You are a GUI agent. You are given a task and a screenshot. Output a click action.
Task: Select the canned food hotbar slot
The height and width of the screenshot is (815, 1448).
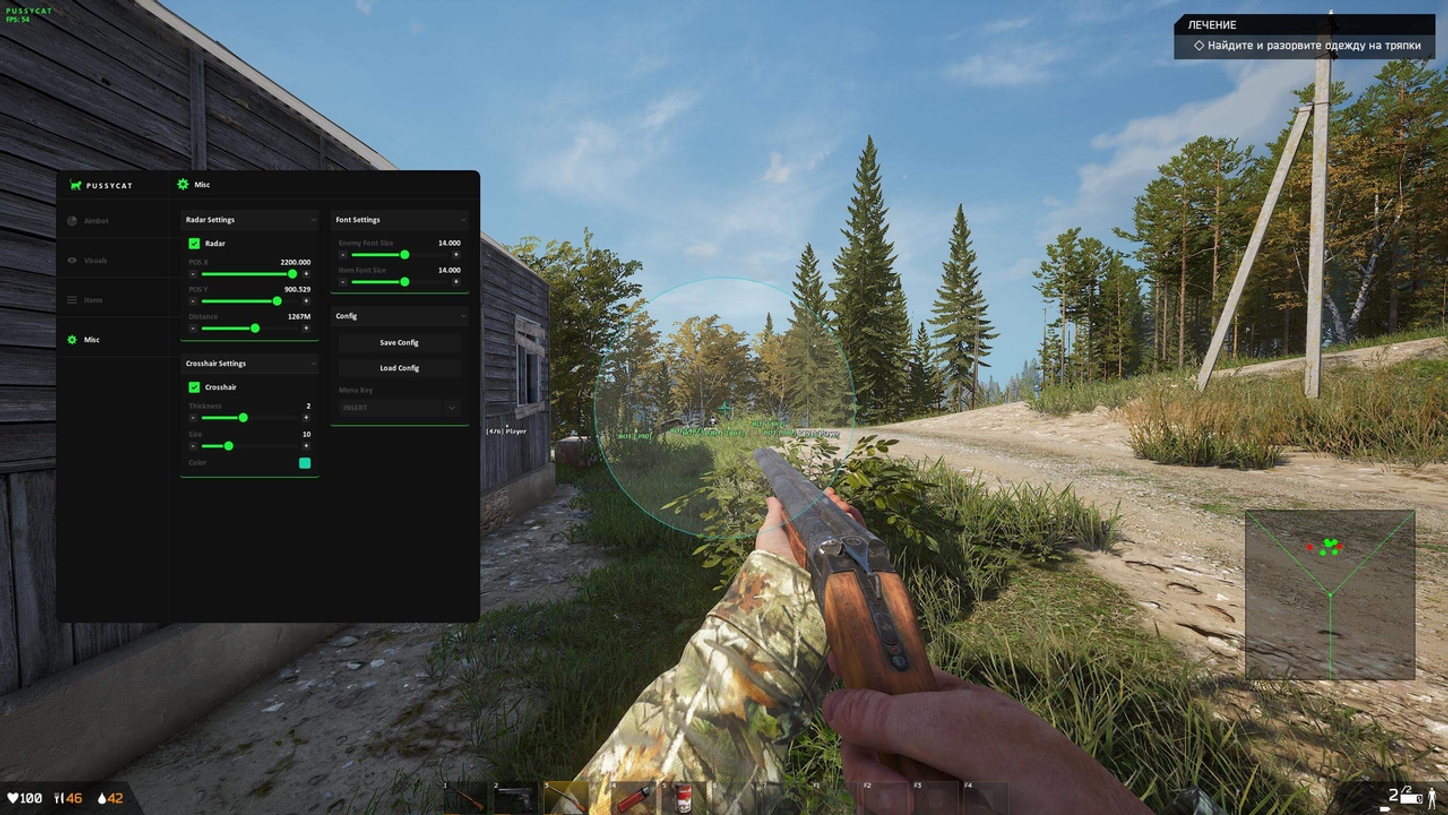(684, 798)
